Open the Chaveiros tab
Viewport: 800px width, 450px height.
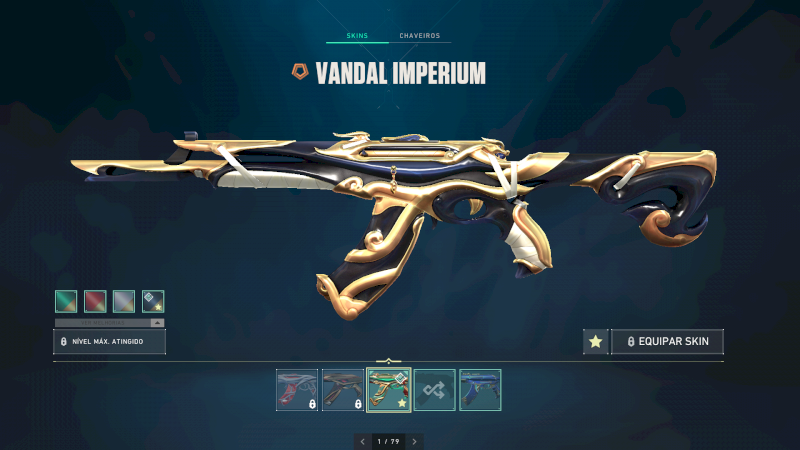(x=419, y=36)
